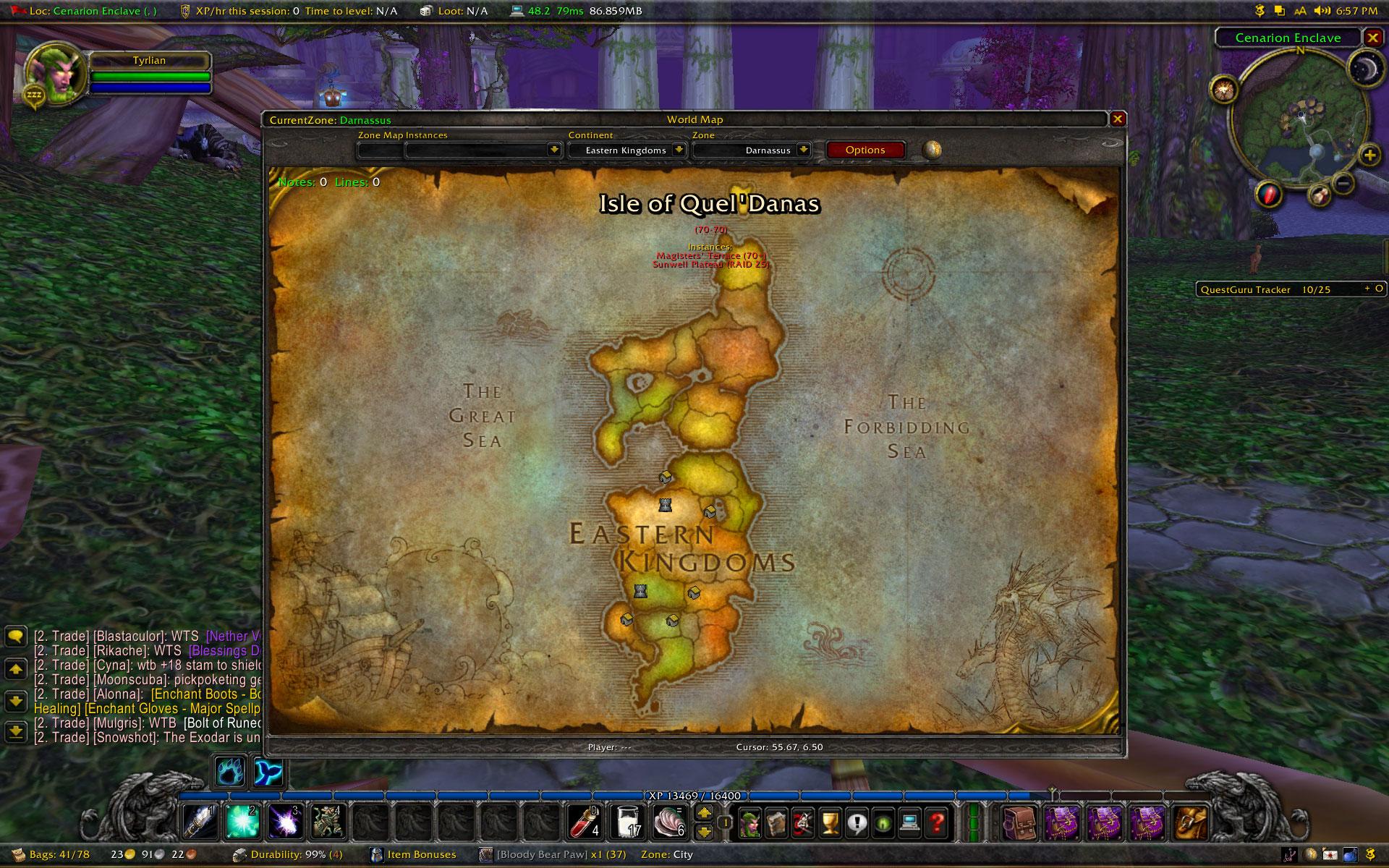1389x868 pixels.
Task: Close the World Map window
Action: pos(1118,119)
